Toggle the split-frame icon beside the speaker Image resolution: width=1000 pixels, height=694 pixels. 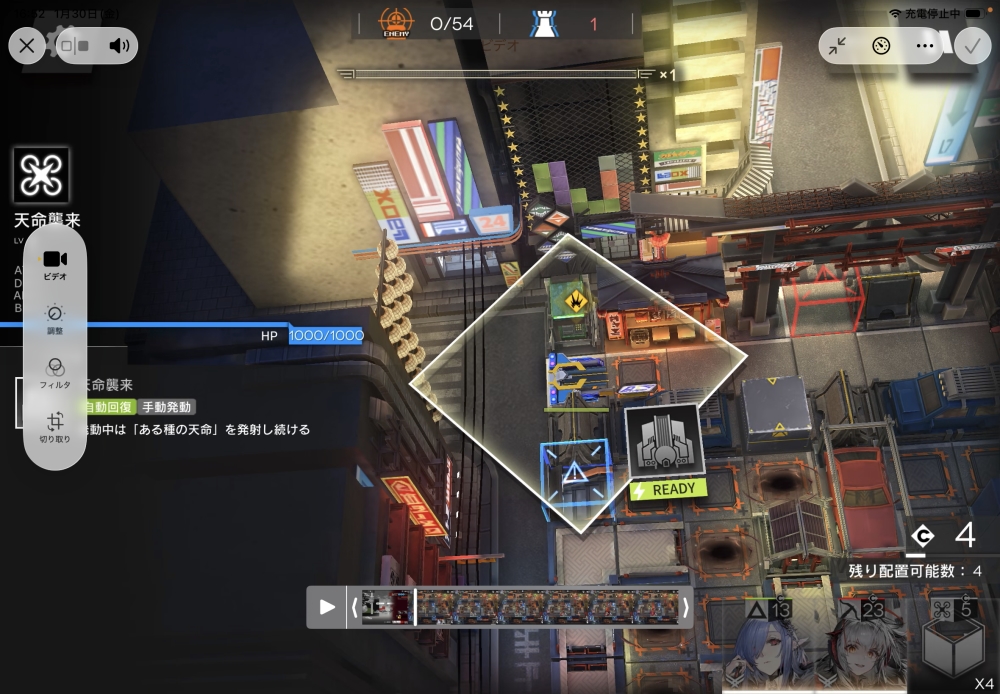pyautogui.click(x=75, y=45)
